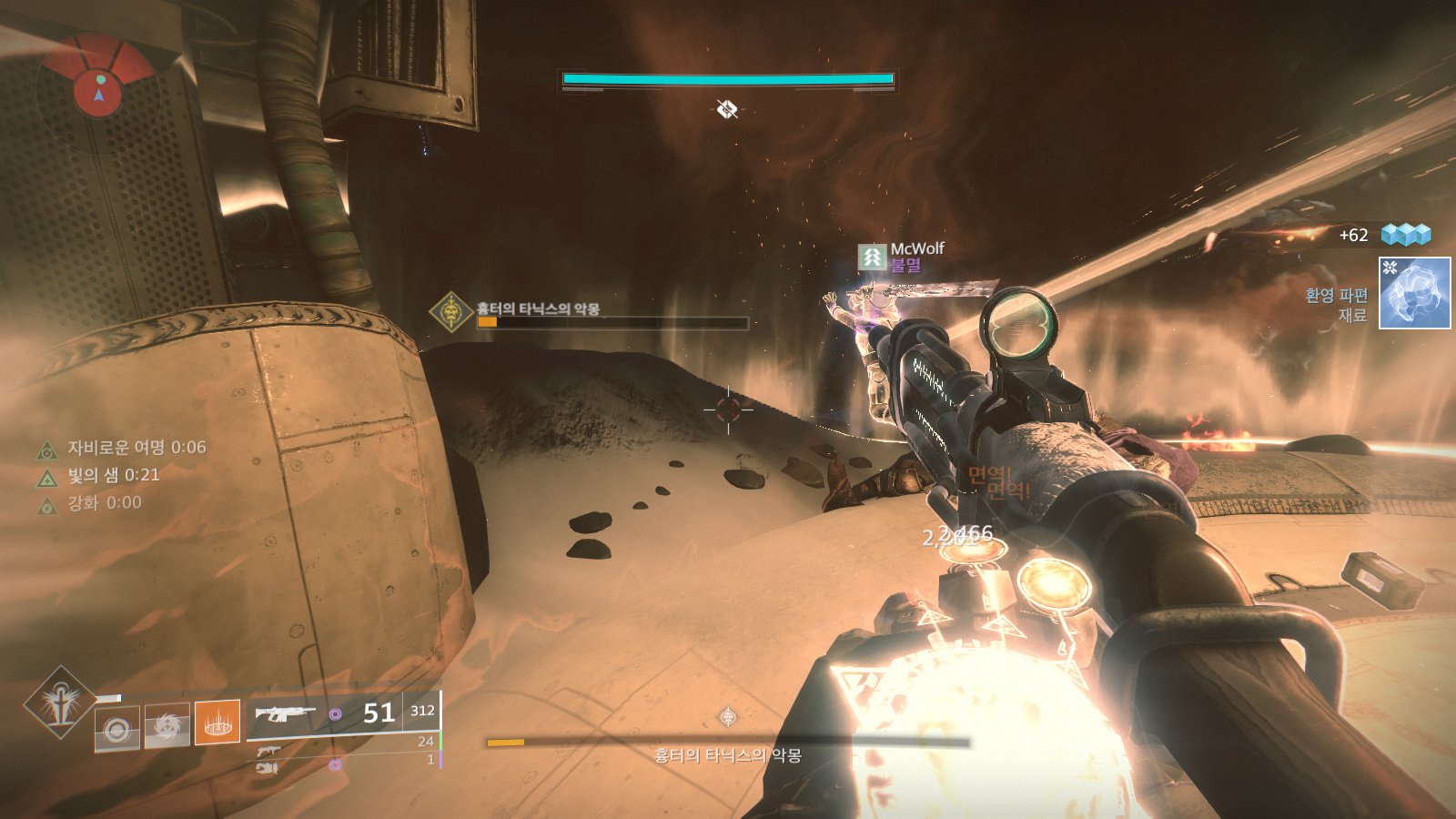Use the melee ability icon
Viewport: 1456px width, 819px height.
(167, 725)
